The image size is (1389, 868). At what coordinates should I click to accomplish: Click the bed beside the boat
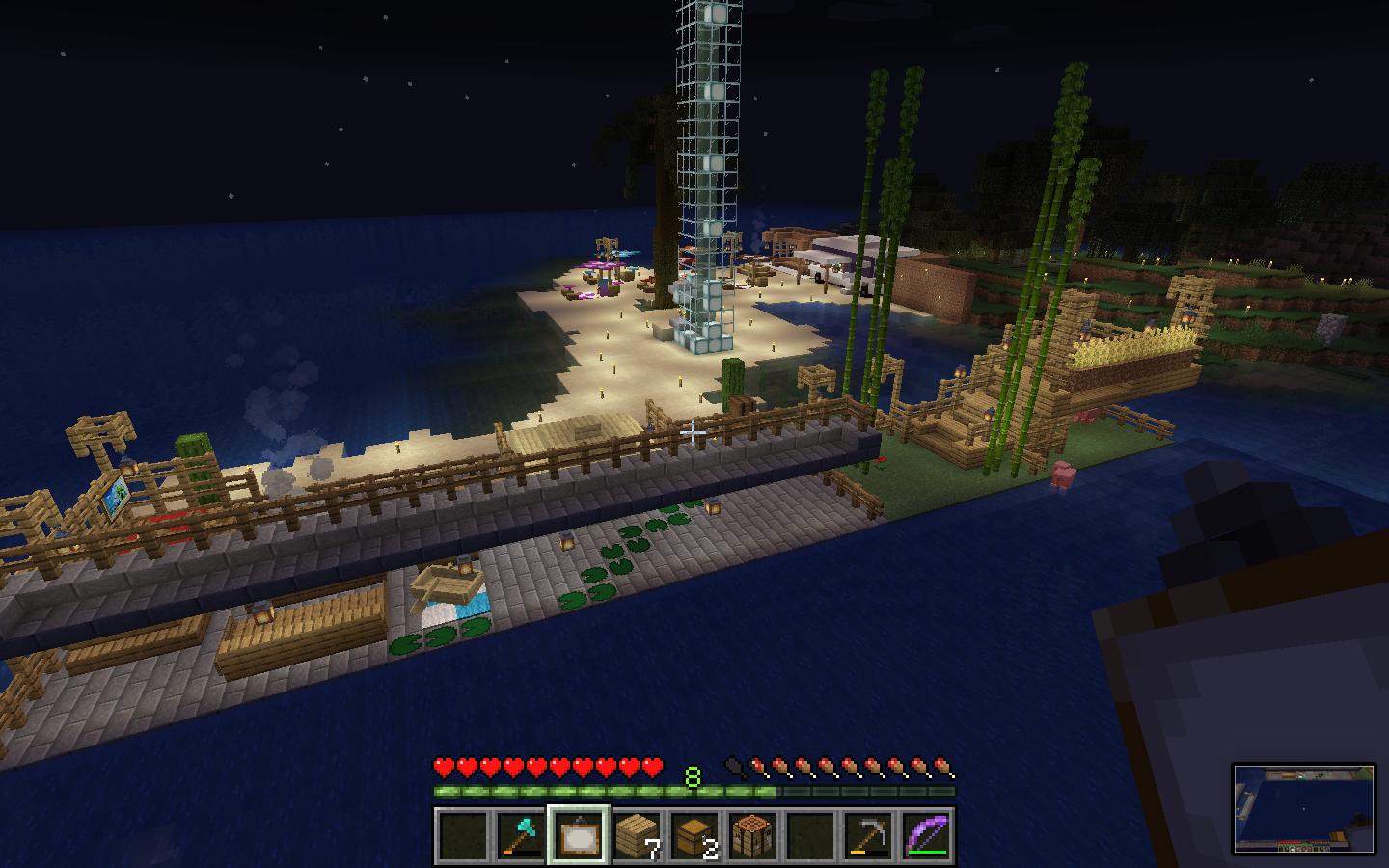pyautogui.click(x=453, y=610)
